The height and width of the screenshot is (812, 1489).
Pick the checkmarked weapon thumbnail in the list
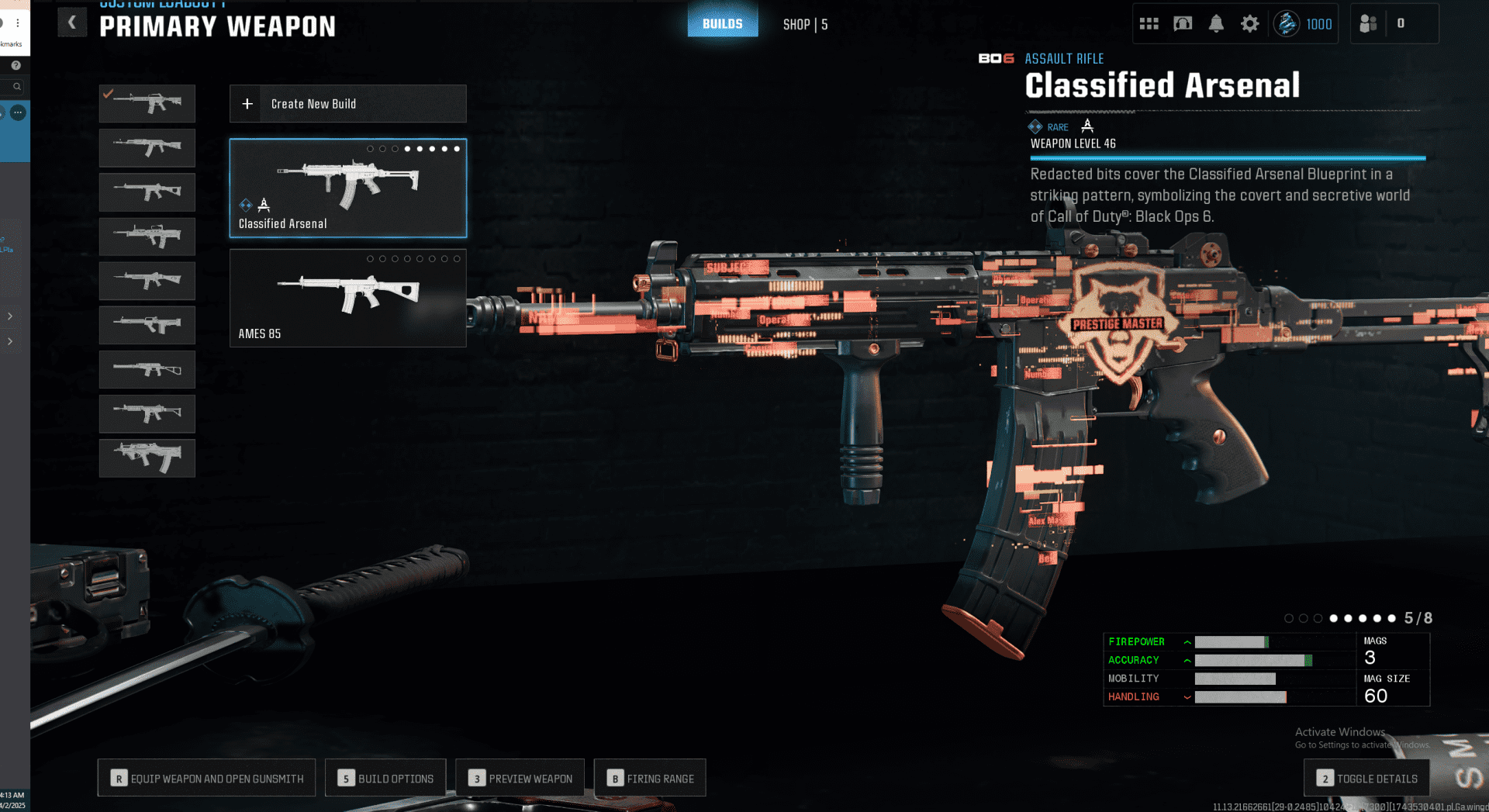(x=147, y=103)
